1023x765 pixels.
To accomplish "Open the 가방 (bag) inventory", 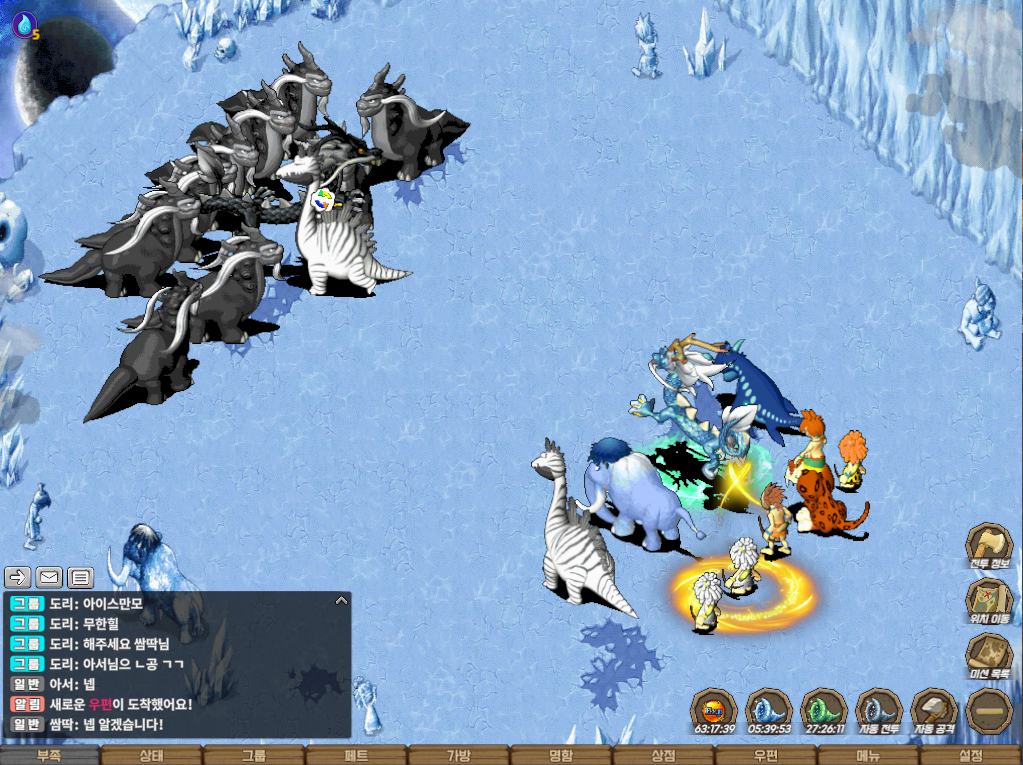I will [458, 755].
